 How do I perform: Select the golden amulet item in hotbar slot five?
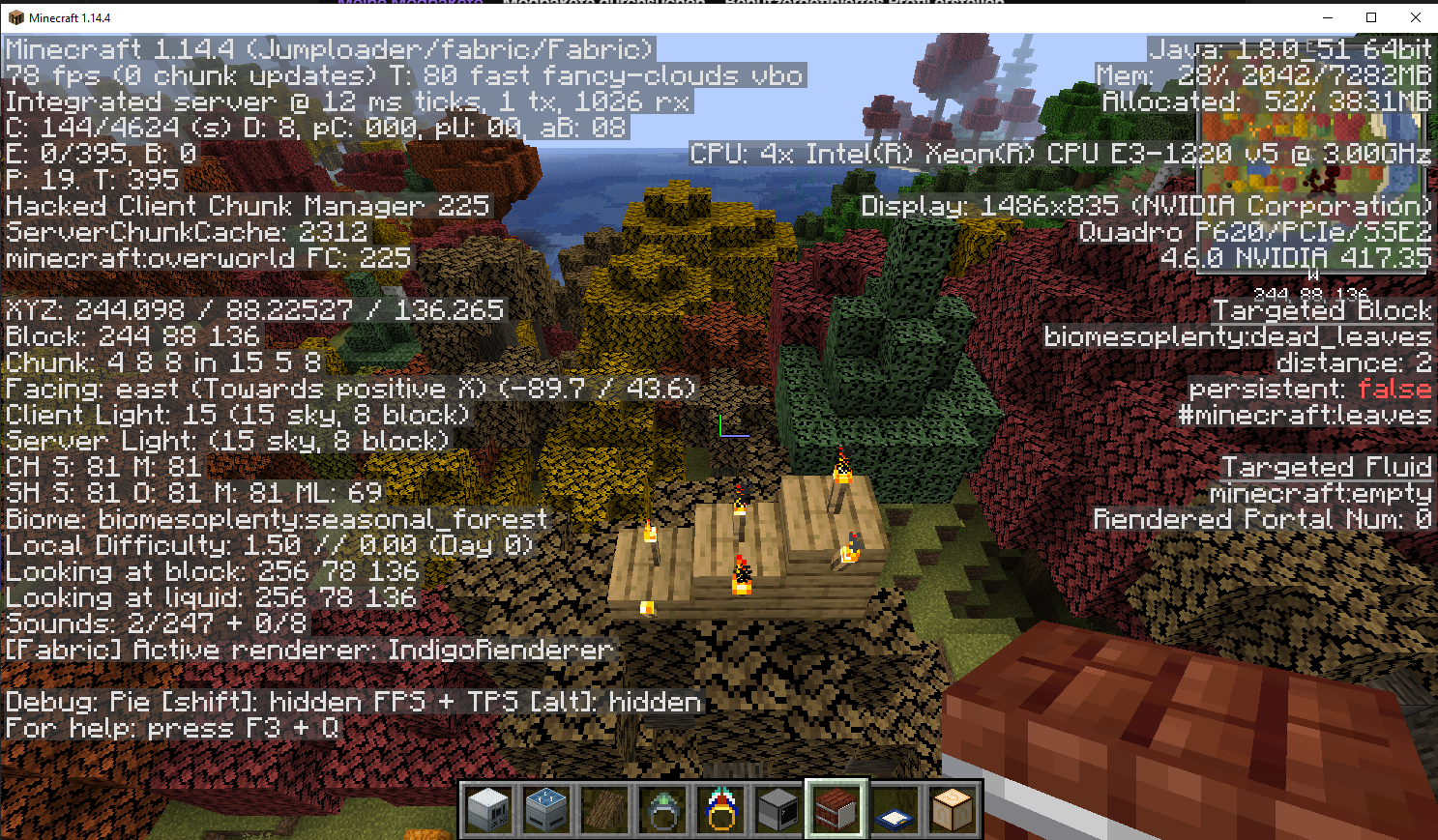click(720, 809)
